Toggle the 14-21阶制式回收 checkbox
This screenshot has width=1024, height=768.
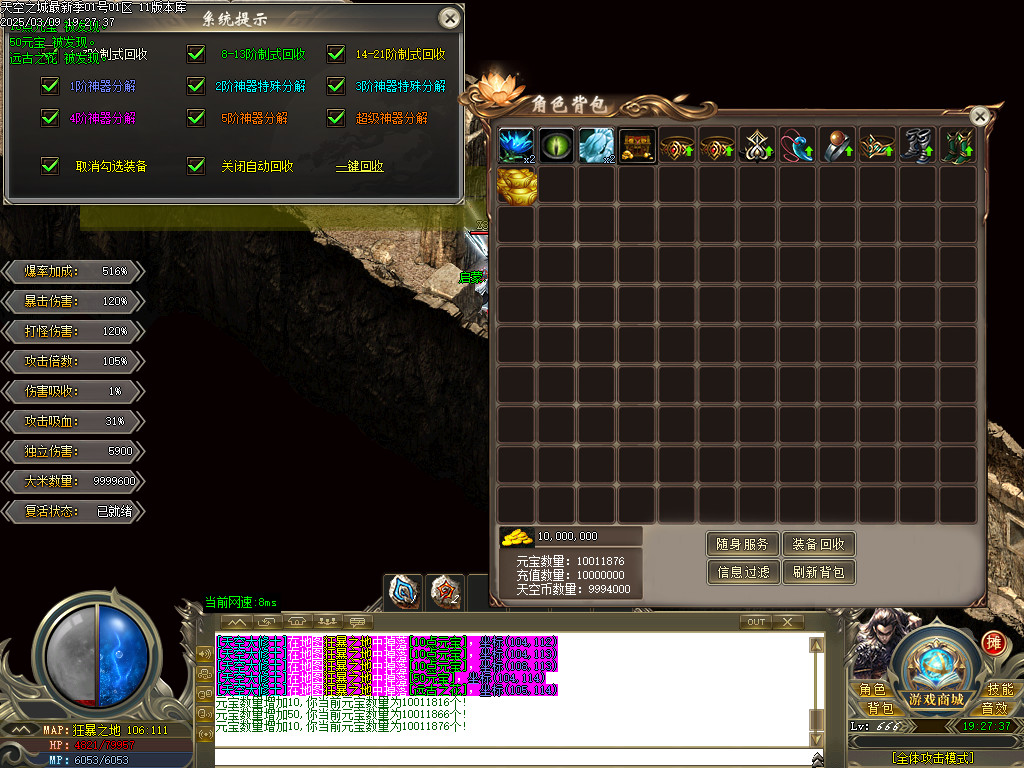336,54
